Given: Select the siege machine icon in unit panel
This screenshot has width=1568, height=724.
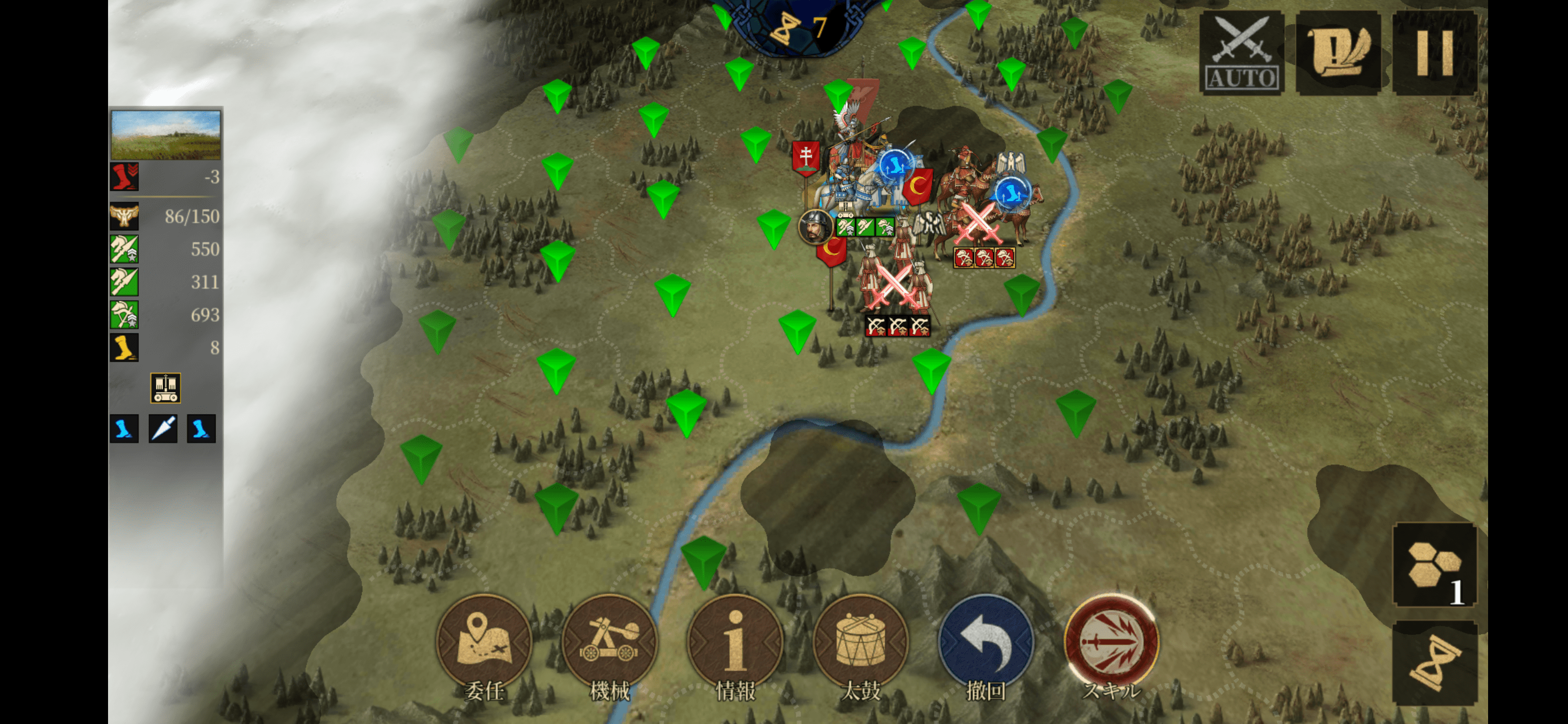Looking at the screenshot, I should 165,389.
